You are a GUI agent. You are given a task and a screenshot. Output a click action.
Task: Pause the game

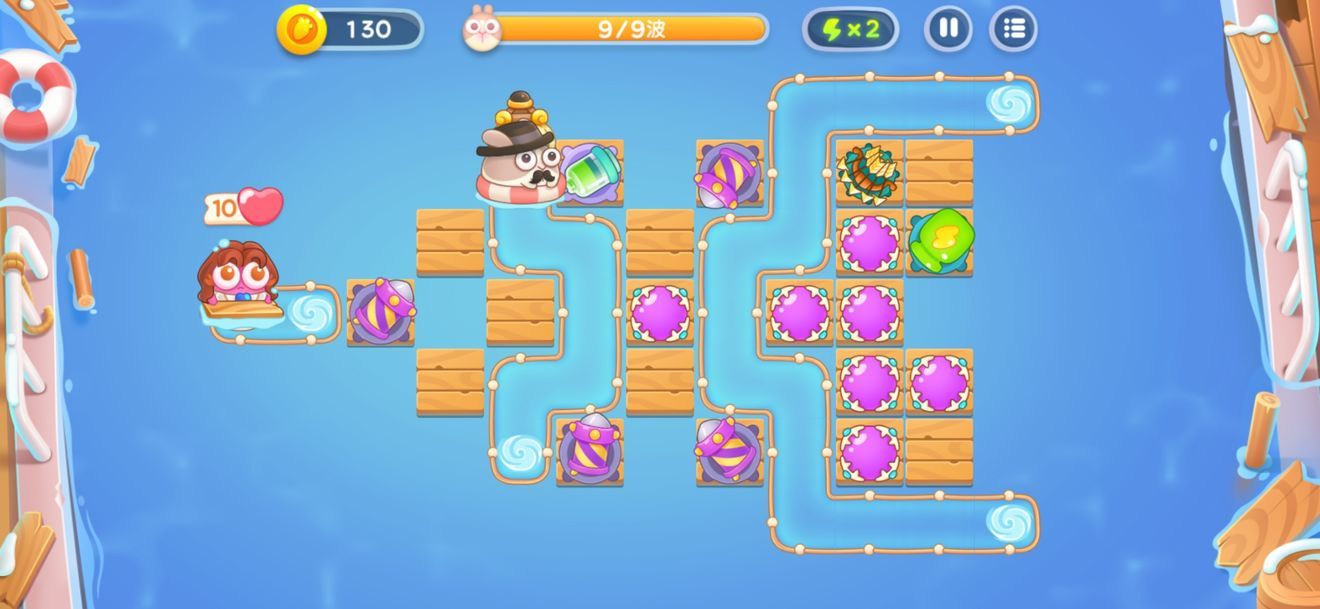(x=948, y=29)
